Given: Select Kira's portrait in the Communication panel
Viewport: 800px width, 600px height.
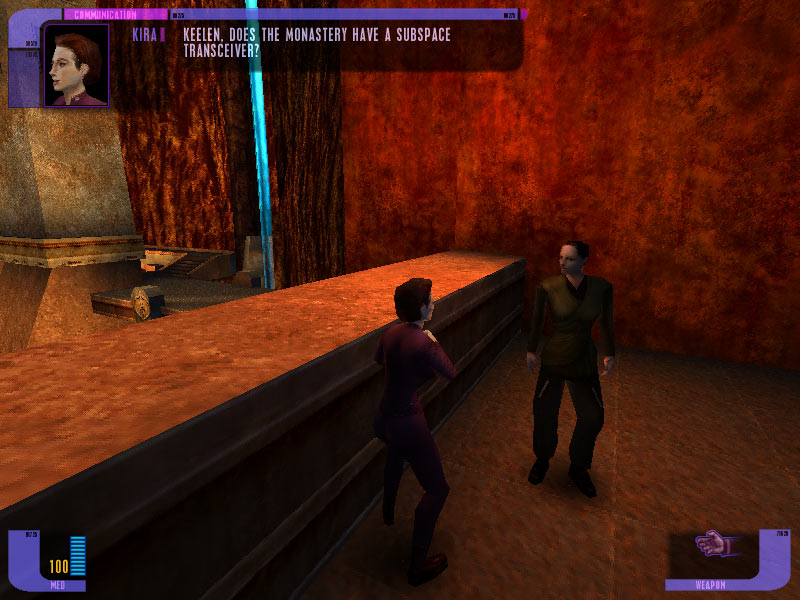Looking at the screenshot, I should click(x=76, y=65).
